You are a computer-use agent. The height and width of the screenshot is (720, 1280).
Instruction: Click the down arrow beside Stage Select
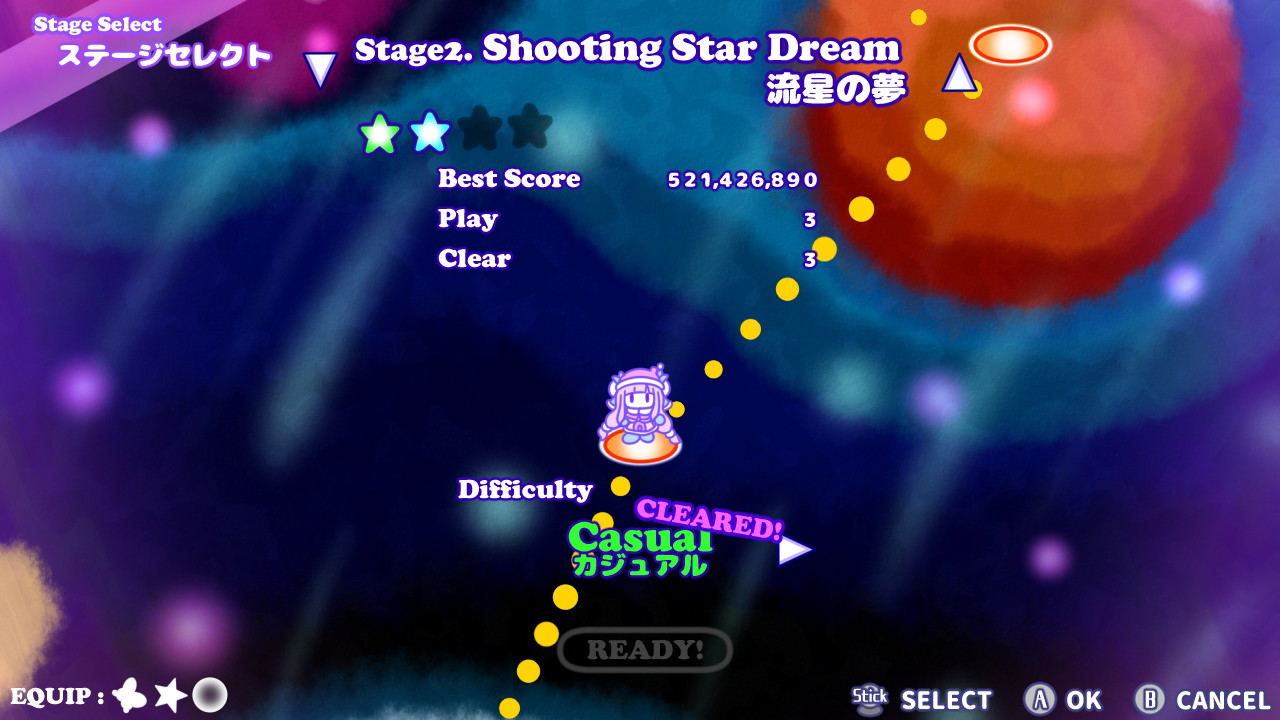(318, 68)
